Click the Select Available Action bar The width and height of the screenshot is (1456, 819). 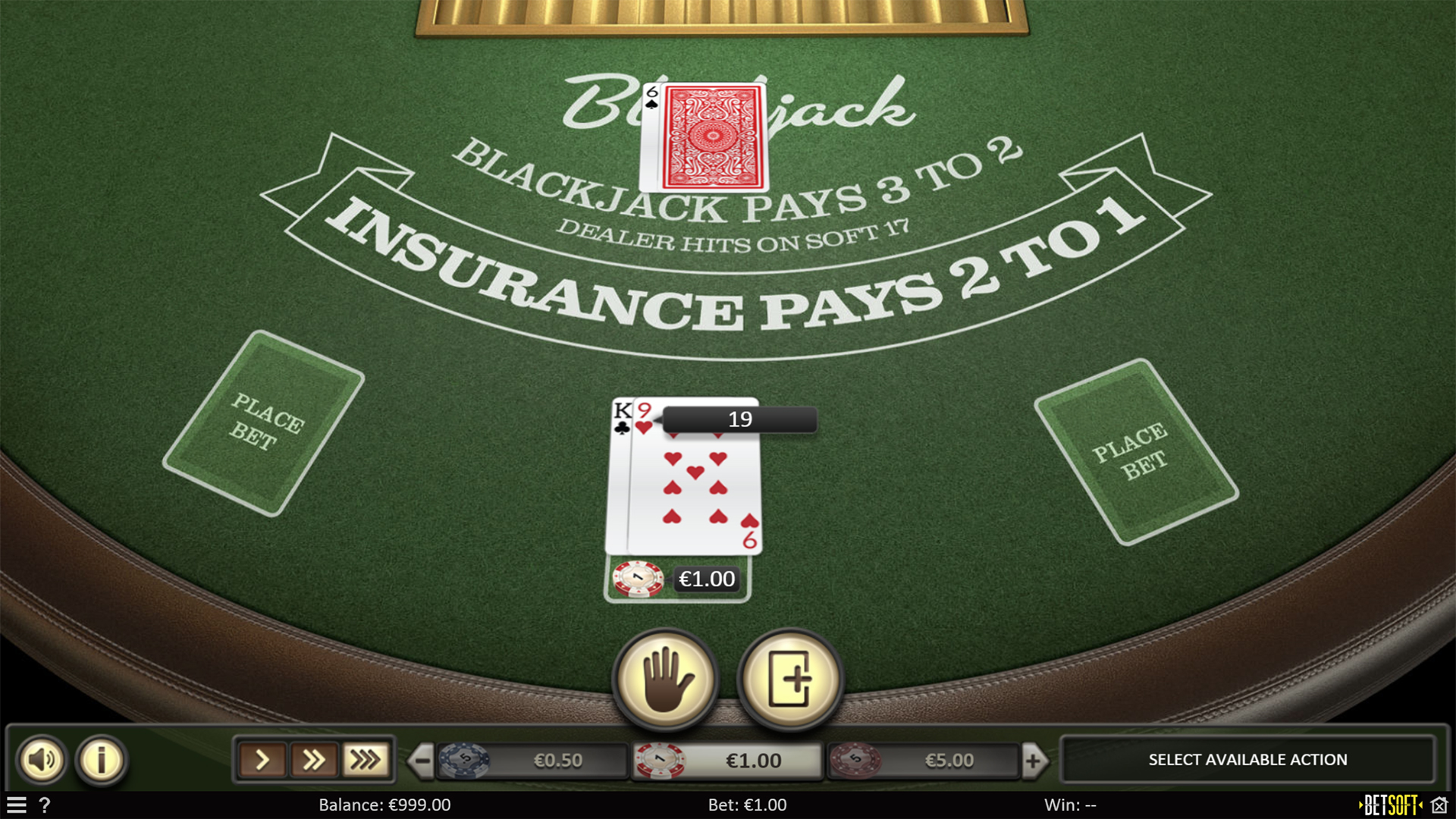point(1246,759)
